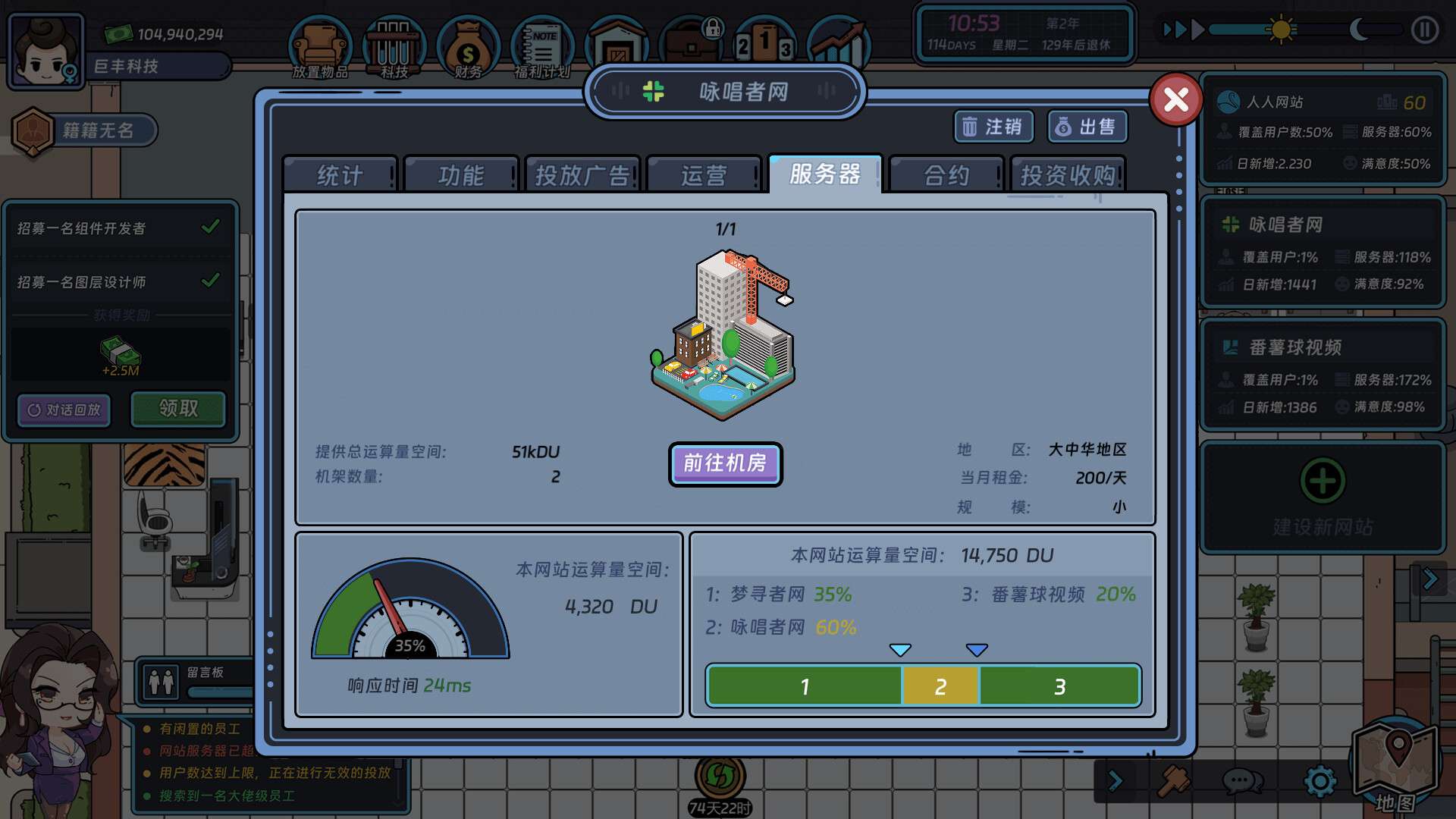The image size is (1456, 819).
Task: Click the left blue triangle above allocation bar
Action: coord(899,649)
